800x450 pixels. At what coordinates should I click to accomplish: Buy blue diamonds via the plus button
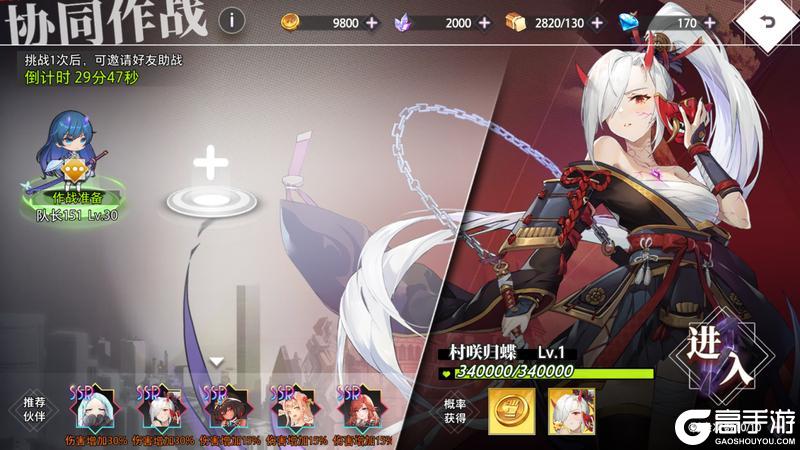pyautogui.click(x=711, y=22)
